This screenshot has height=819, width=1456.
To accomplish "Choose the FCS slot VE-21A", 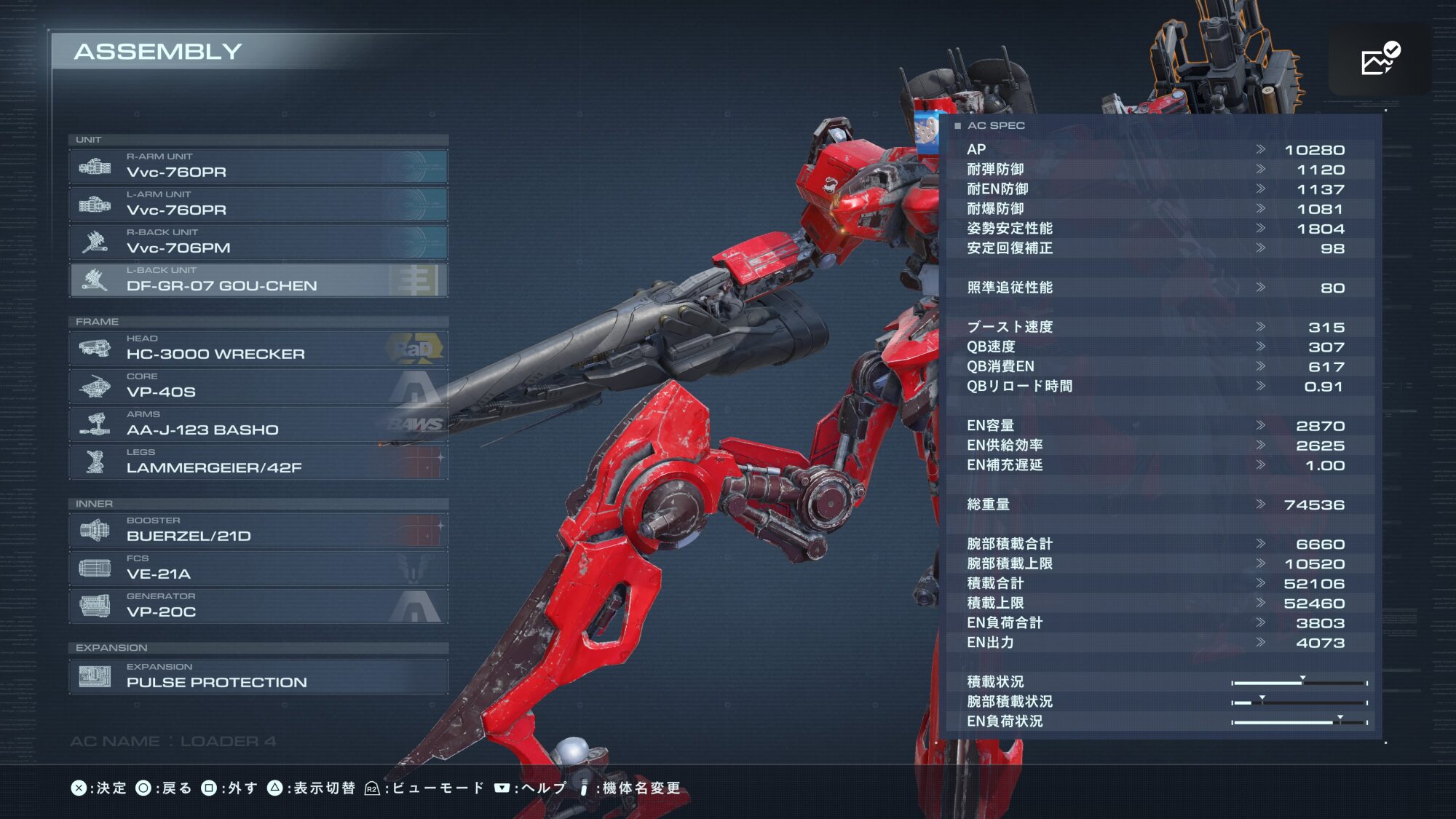I will (x=258, y=569).
